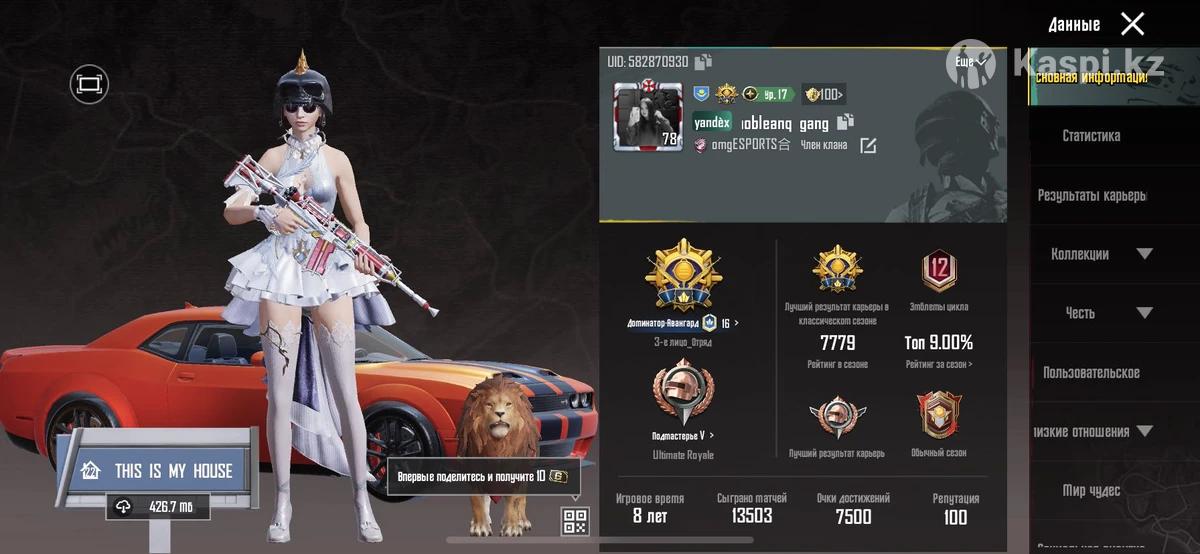Edit the clan member title
1200x554 pixels.
[x=868, y=146]
